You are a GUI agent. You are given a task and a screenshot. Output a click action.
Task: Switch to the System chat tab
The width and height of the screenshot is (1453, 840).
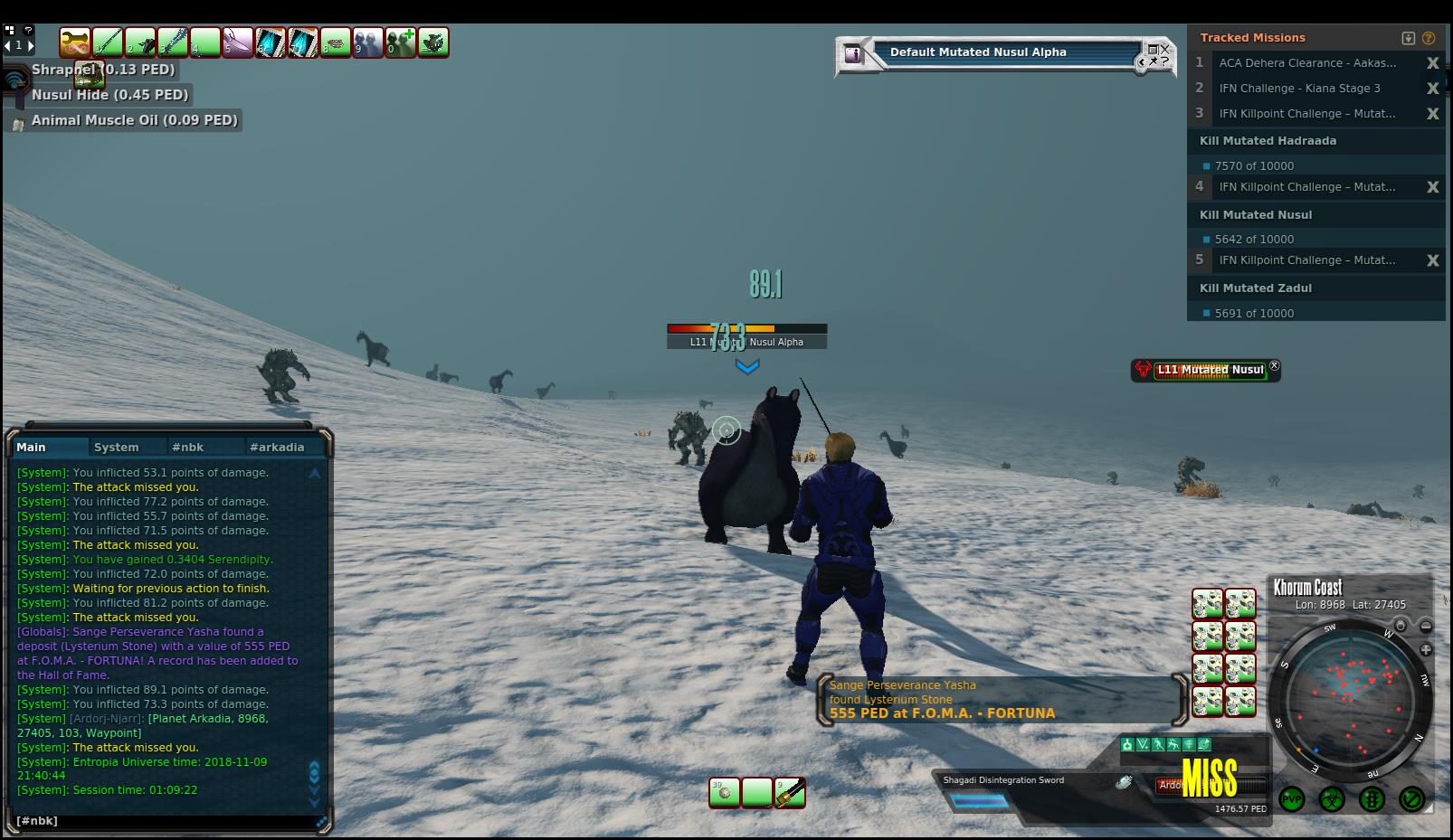[117, 447]
